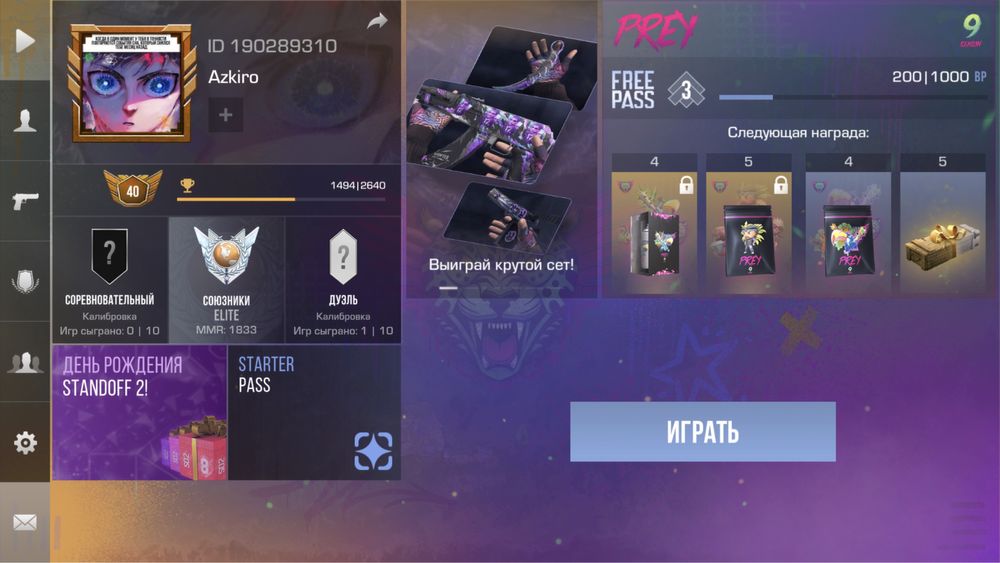Select the Союзники Elite mode tile

pyautogui.click(x=226, y=281)
